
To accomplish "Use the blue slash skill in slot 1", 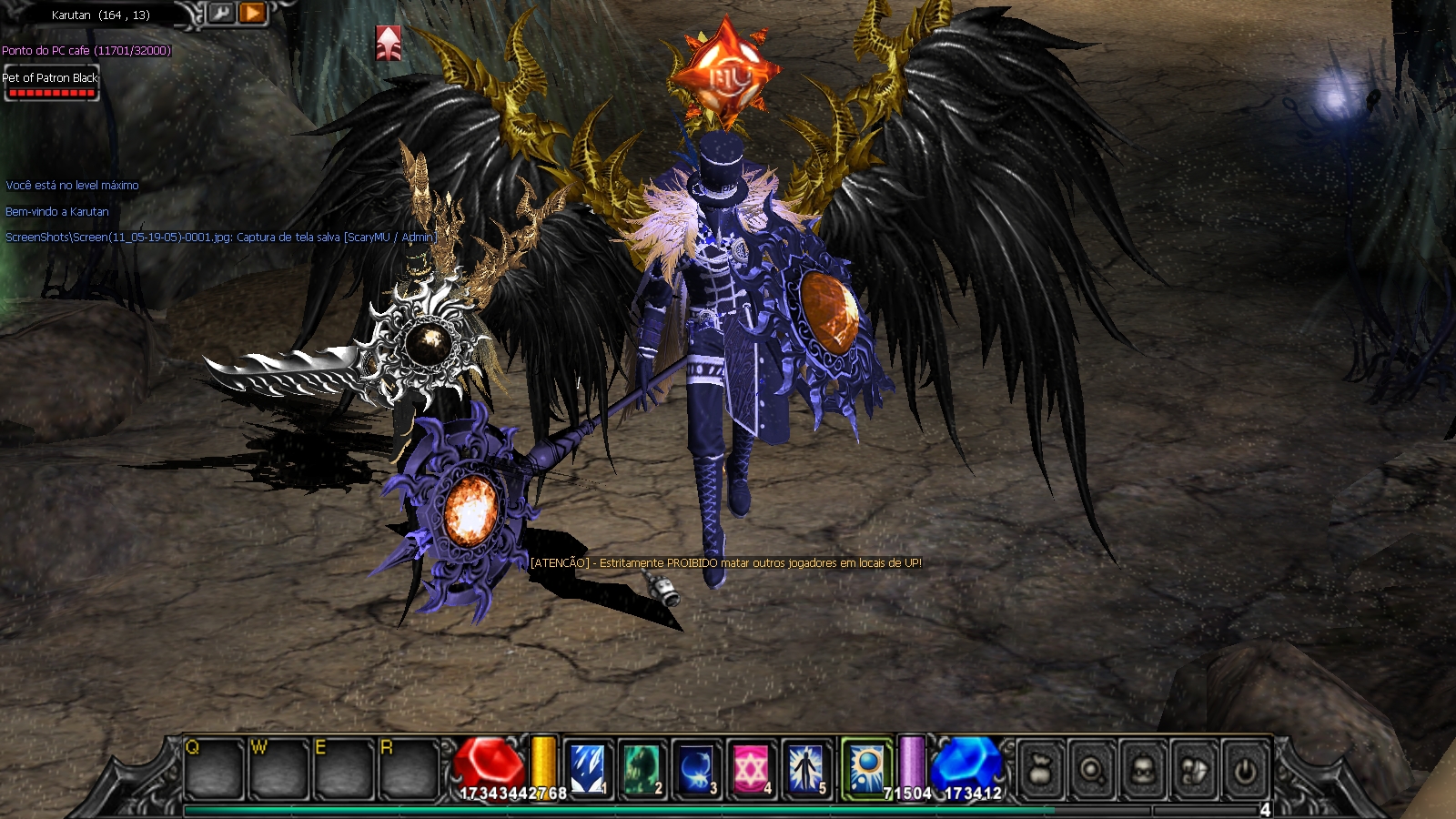I will coord(587,769).
